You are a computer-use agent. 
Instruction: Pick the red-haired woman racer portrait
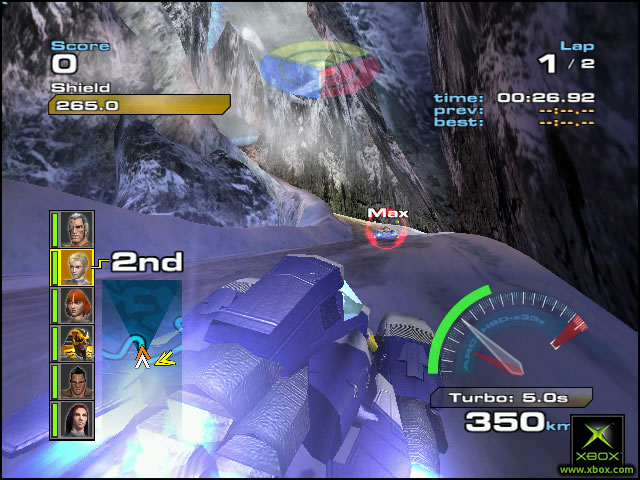tap(78, 305)
